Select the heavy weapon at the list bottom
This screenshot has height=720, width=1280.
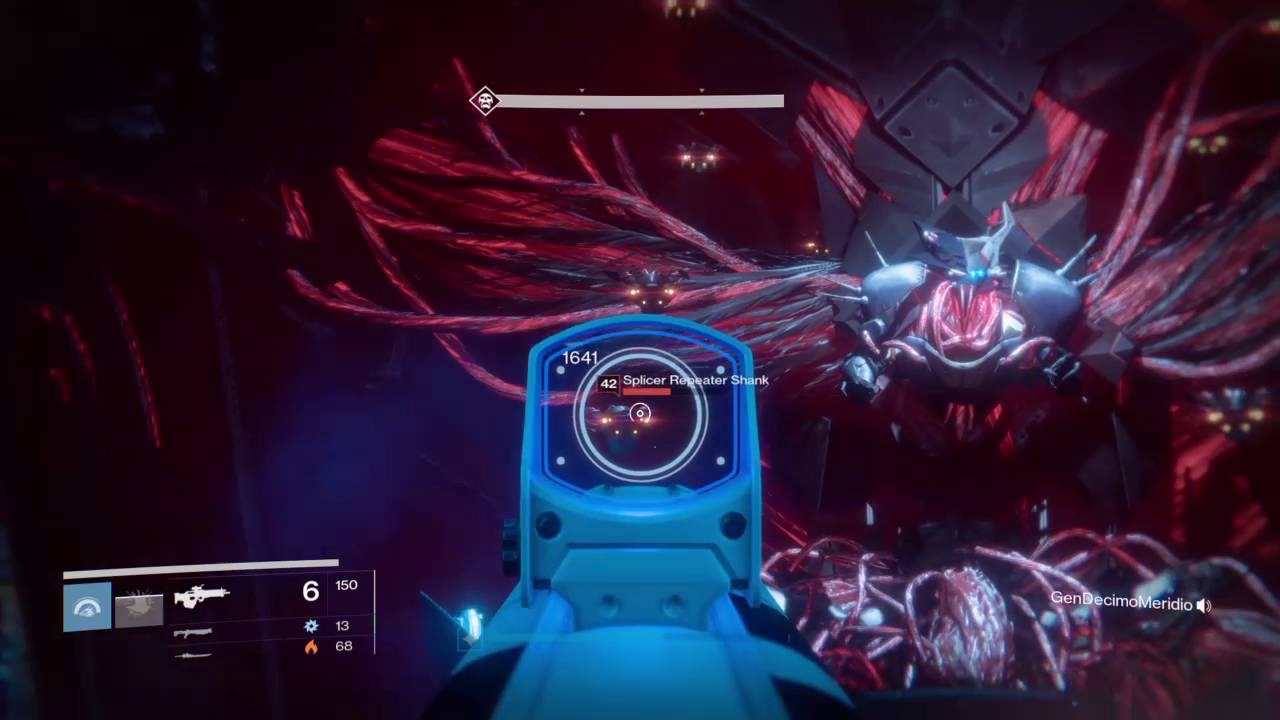coord(192,656)
